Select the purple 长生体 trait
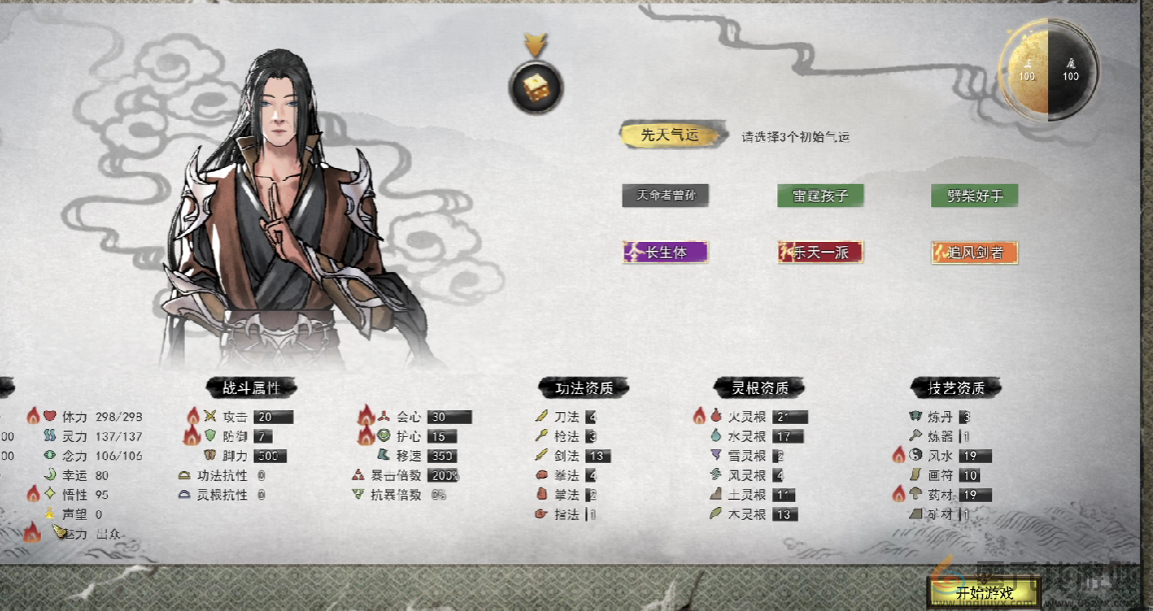 665,252
